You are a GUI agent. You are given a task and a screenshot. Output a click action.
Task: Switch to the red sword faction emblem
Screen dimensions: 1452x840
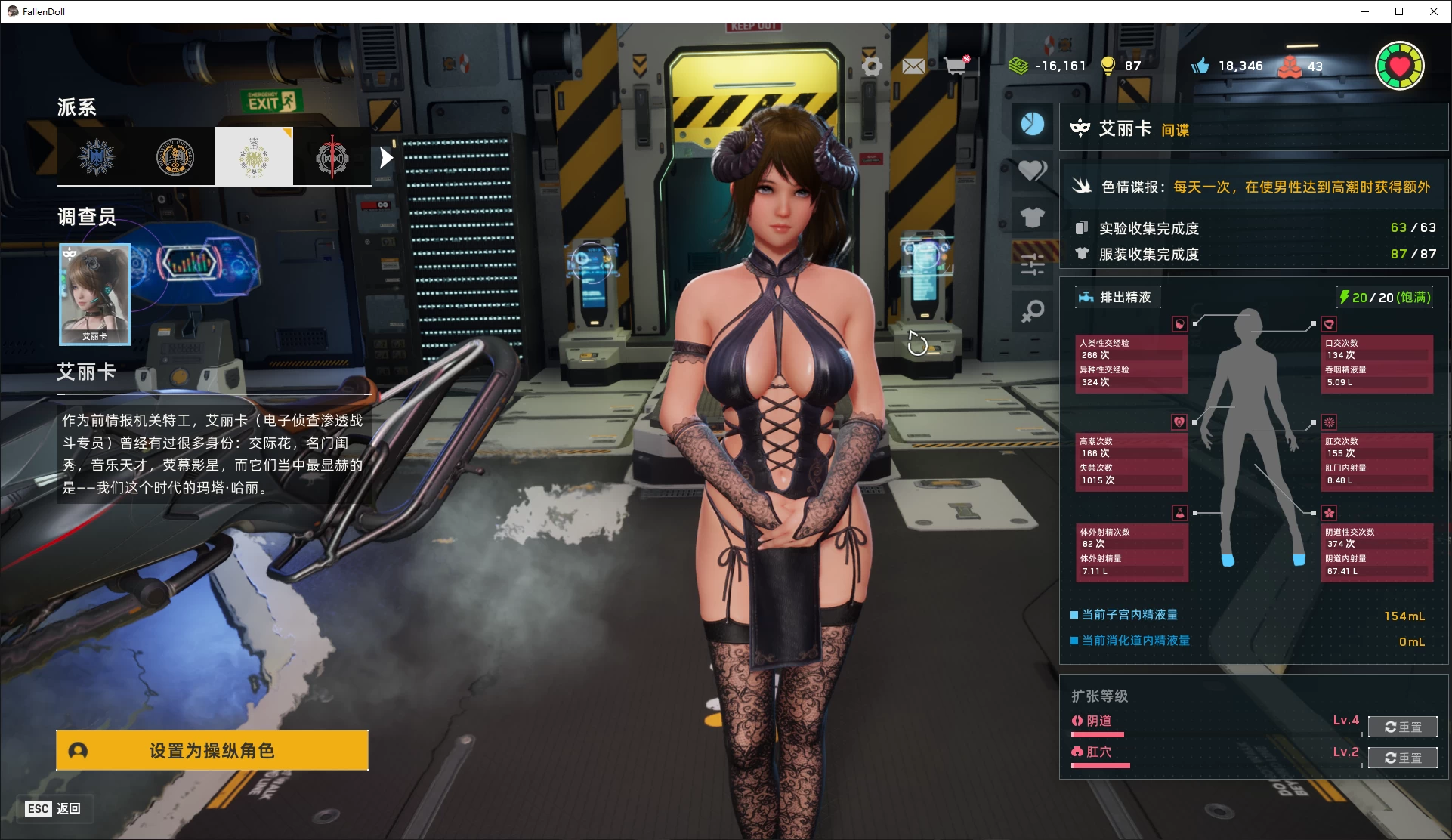(x=332, y=157)
